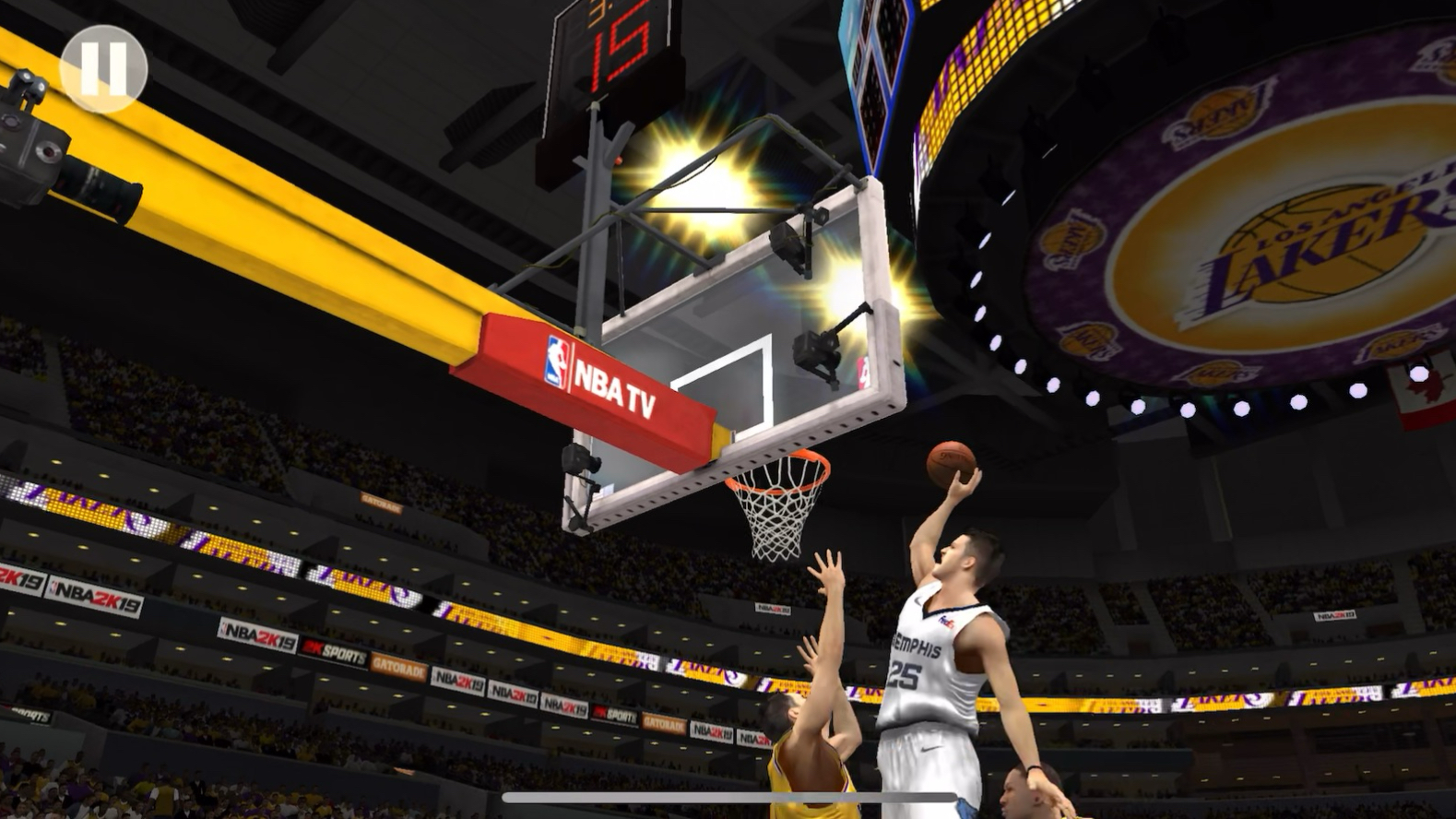The height and width of the screenshot is (819, 1456).
Task: Select the FedEx sponsor patch on the white jersey
Action: click(946, 622)
